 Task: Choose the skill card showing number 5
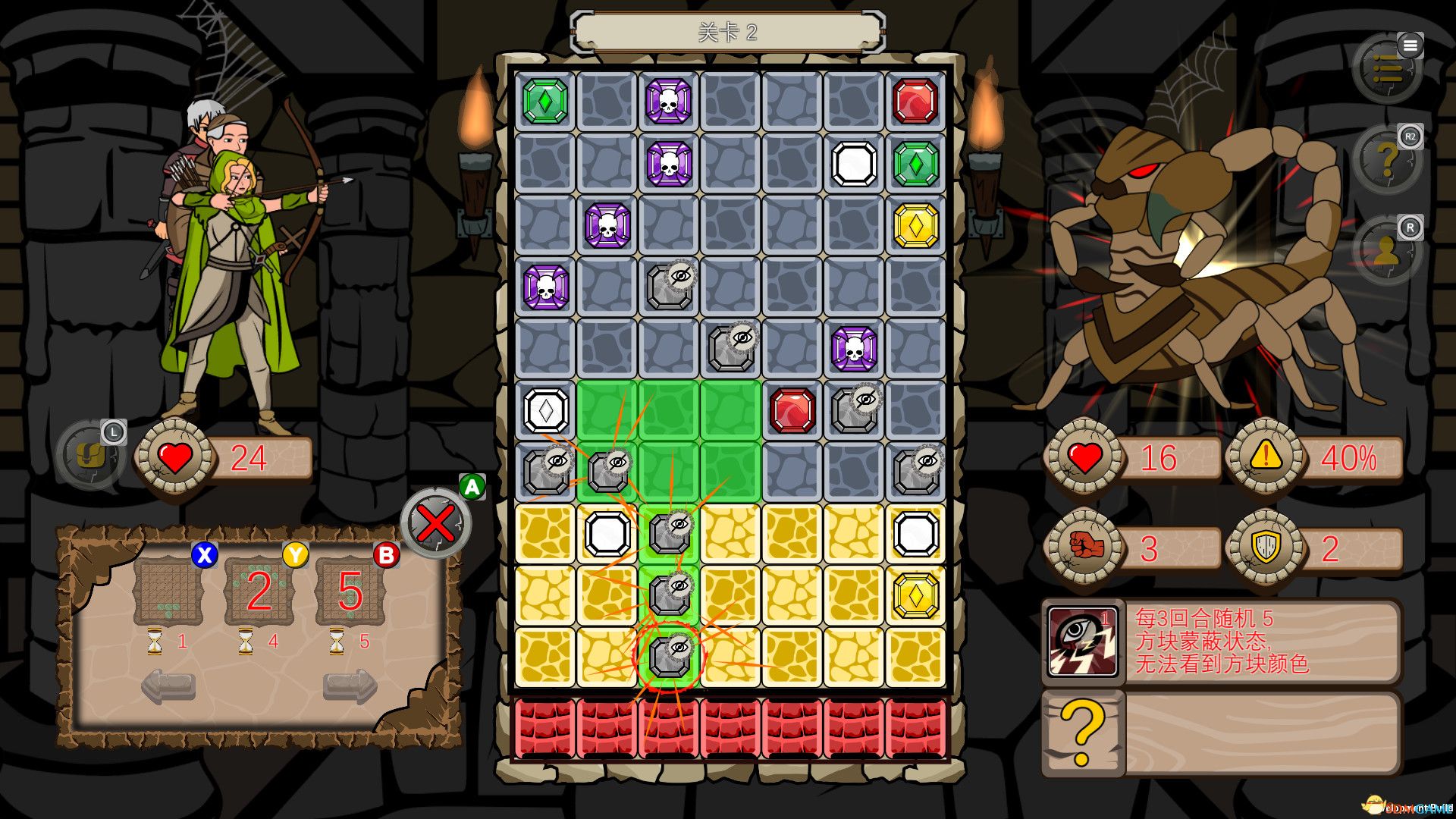pyautogui.click(x=350, y=591)
